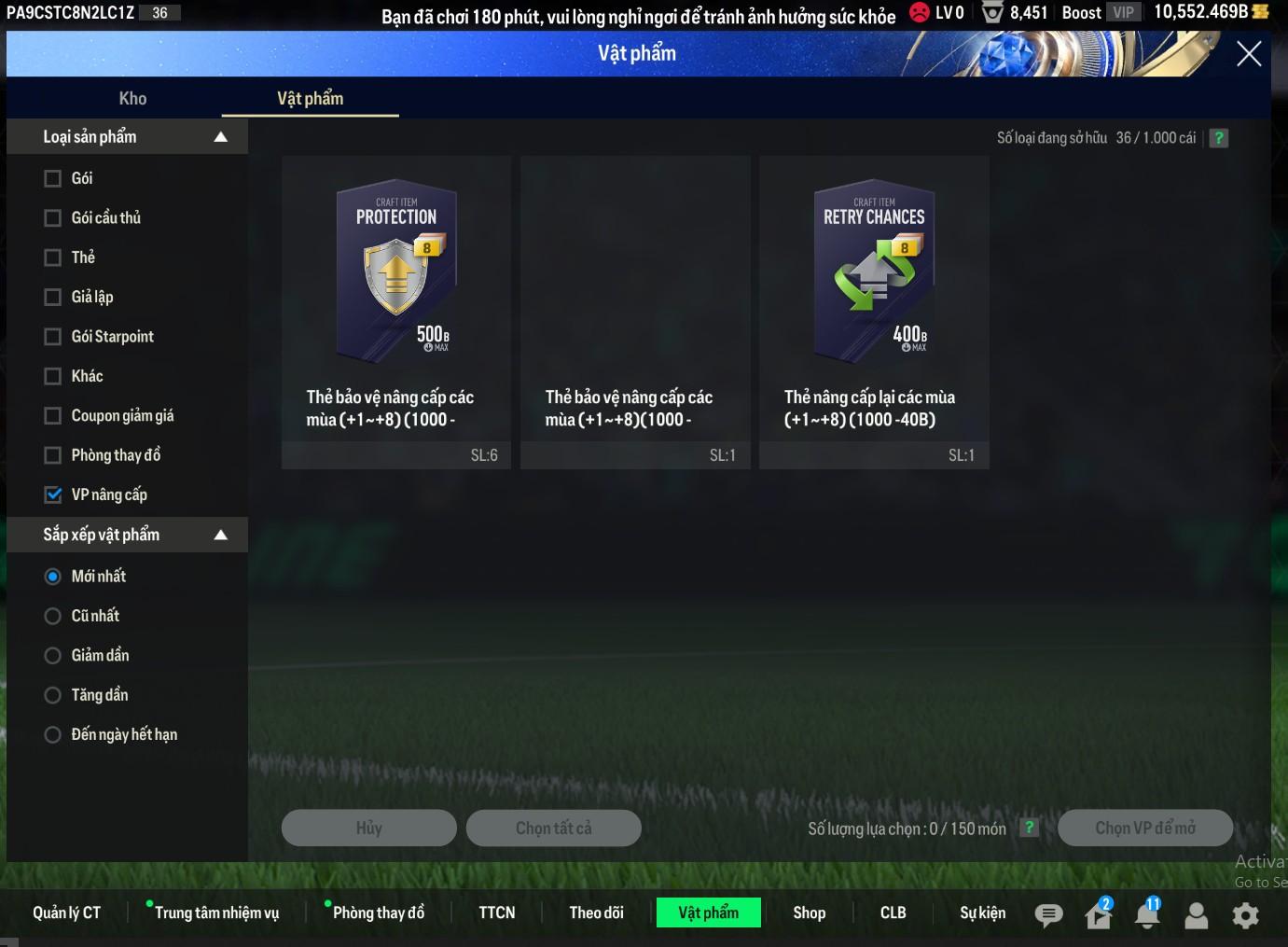Collapse the Sắp xếp vật phẩm section
Viewport: 1288px width, 947px height.
coord(221,535)
